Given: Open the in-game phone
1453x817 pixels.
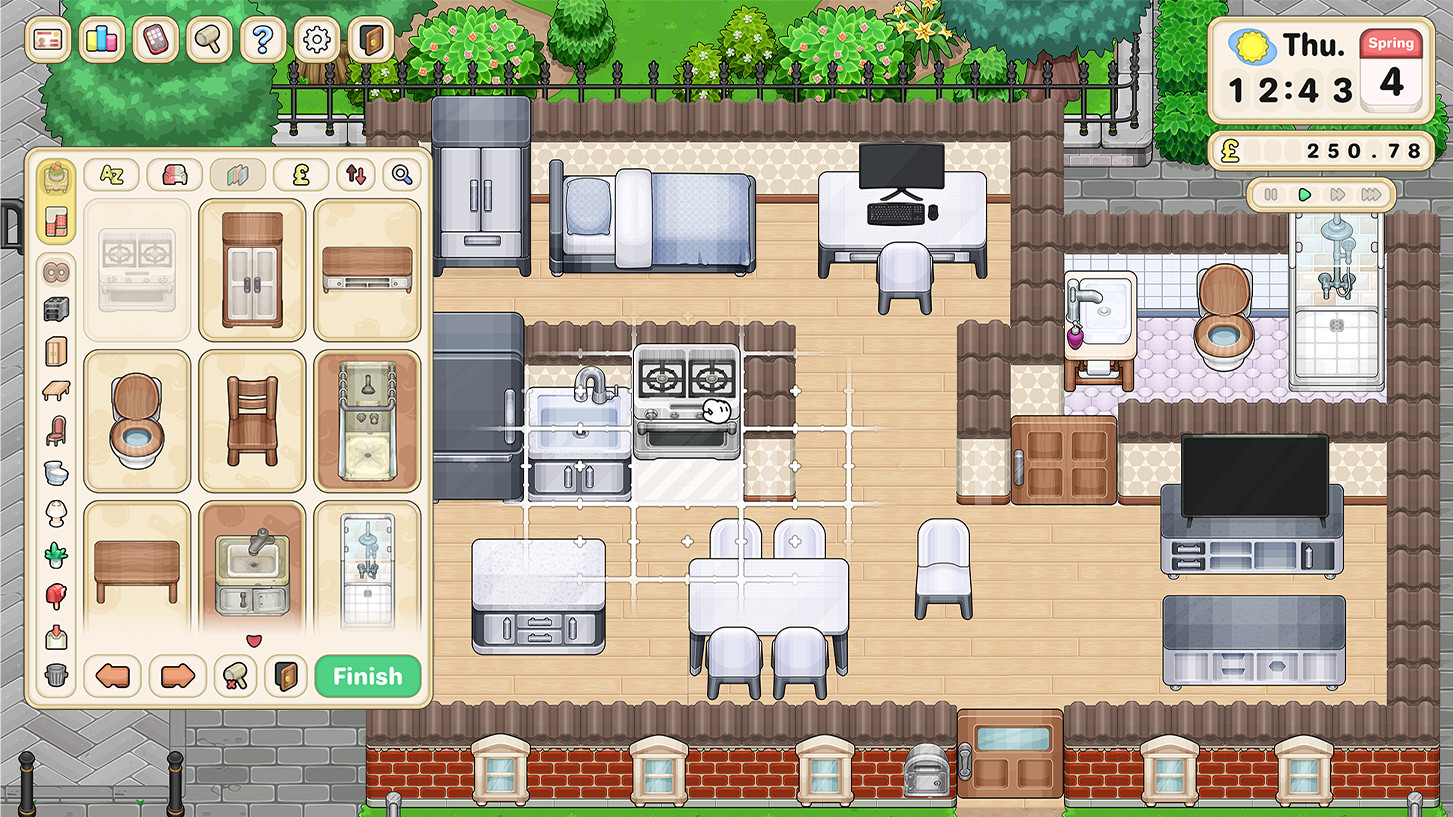Looking at the screenshot, I should [155, 40].
